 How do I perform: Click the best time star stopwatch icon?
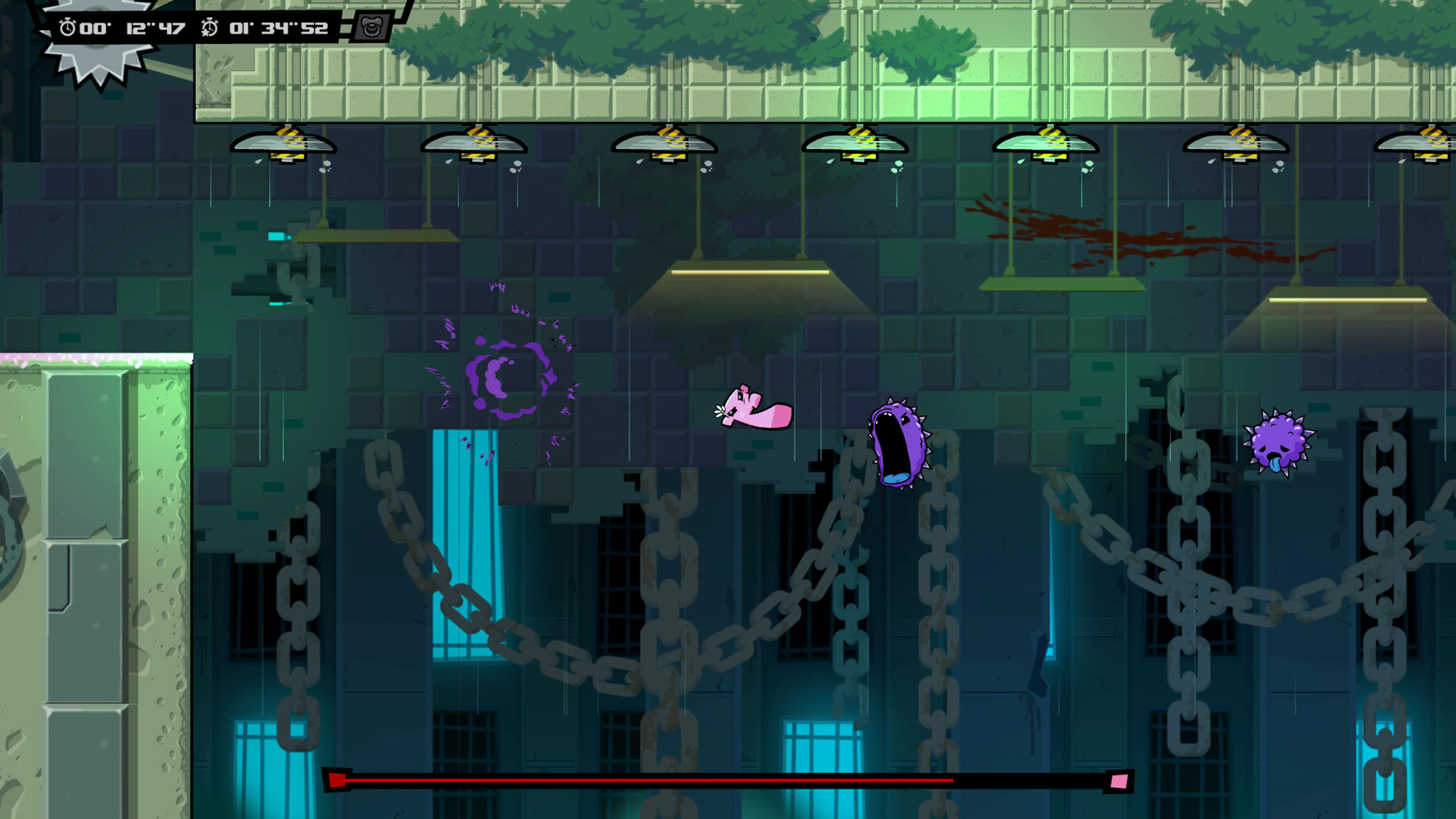pos(210,26)
